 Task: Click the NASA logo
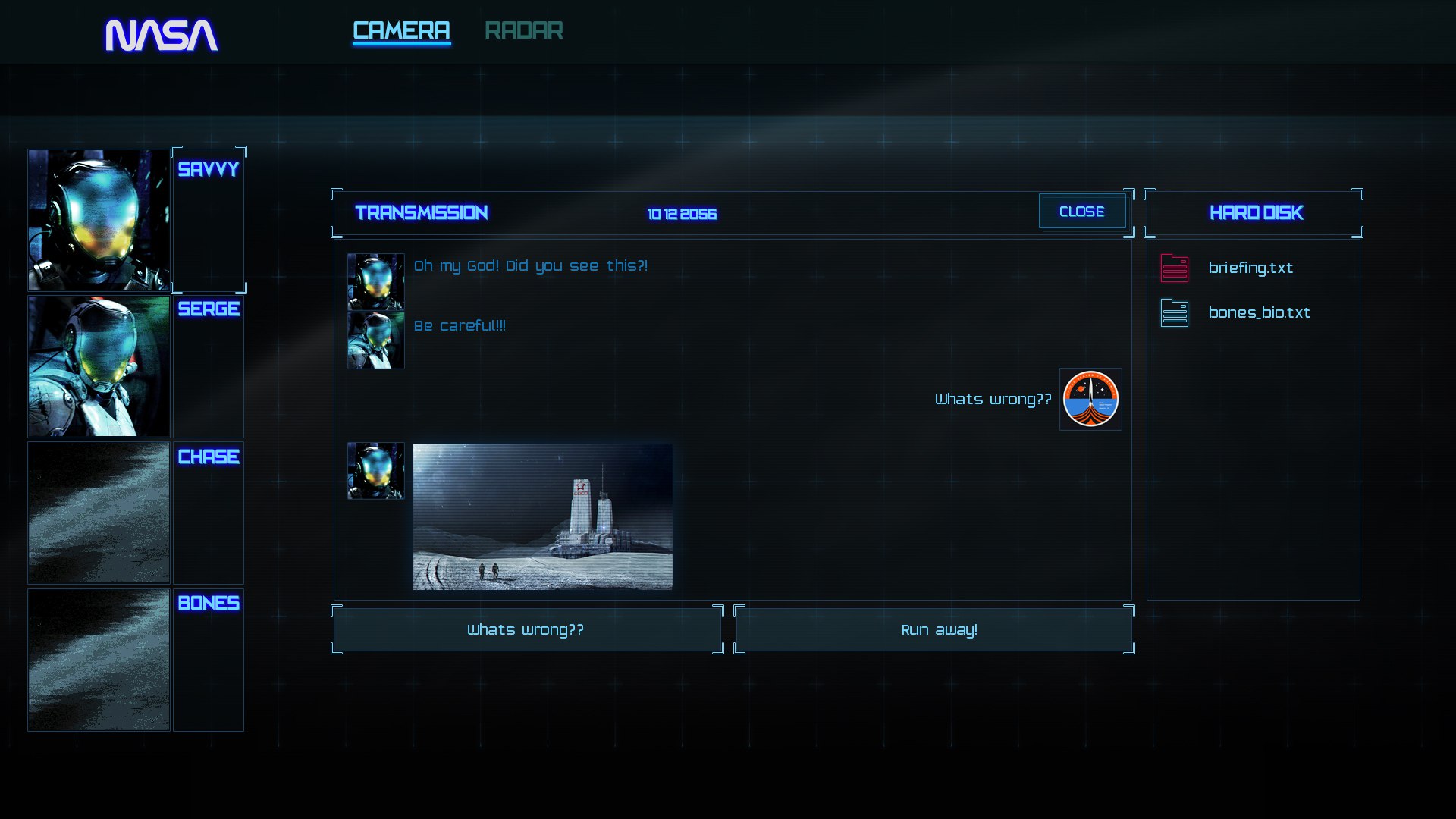click(162, 35)
